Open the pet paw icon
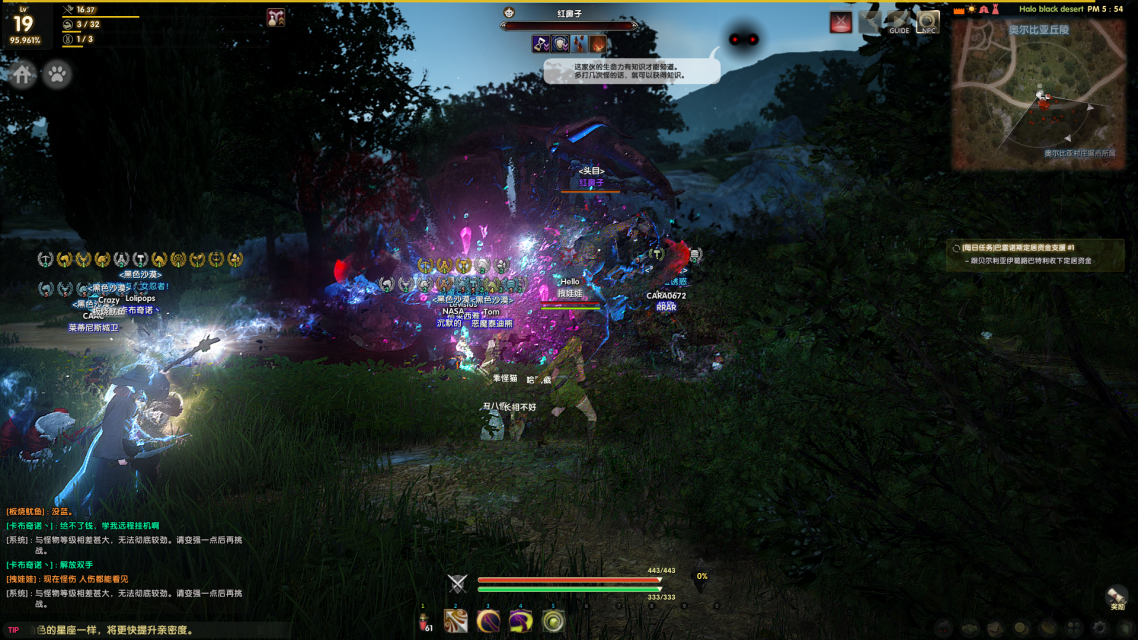 pos(57,75)
